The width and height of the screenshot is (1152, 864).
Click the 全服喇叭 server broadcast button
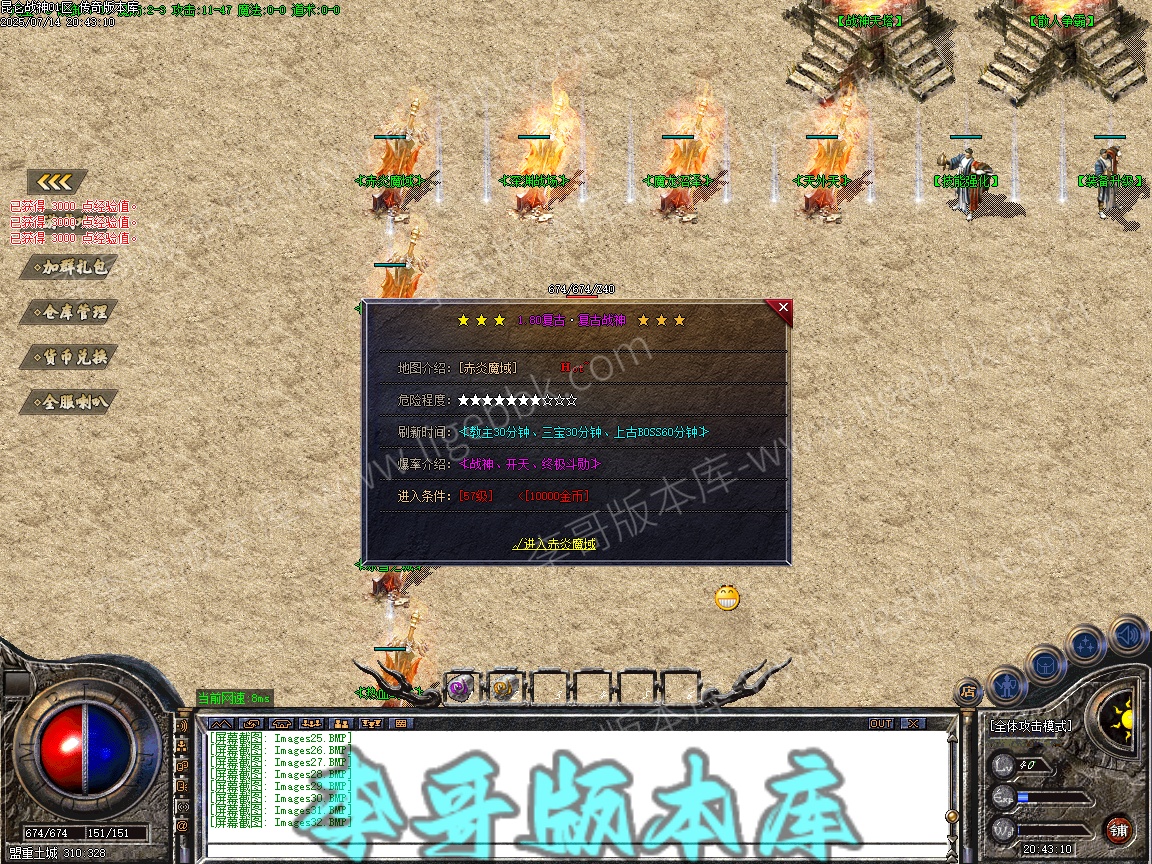[69, 402]
